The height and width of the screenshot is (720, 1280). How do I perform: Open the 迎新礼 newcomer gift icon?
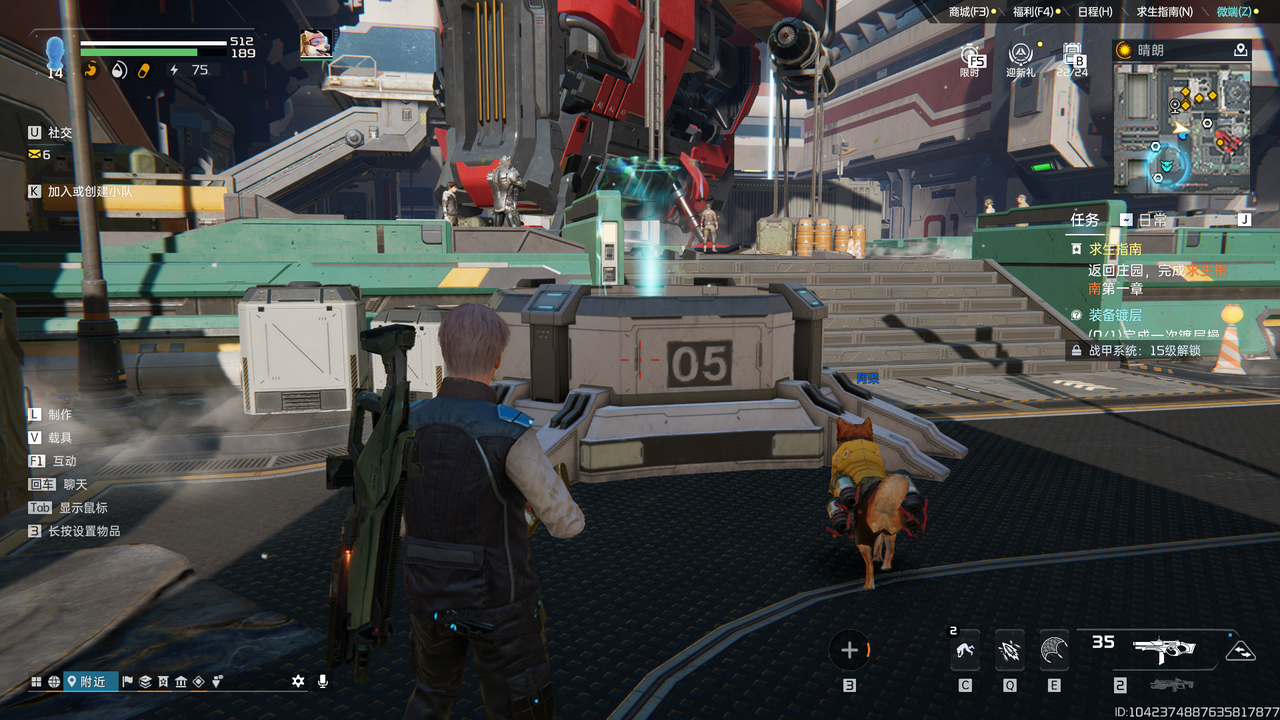tap(1020, 58)
